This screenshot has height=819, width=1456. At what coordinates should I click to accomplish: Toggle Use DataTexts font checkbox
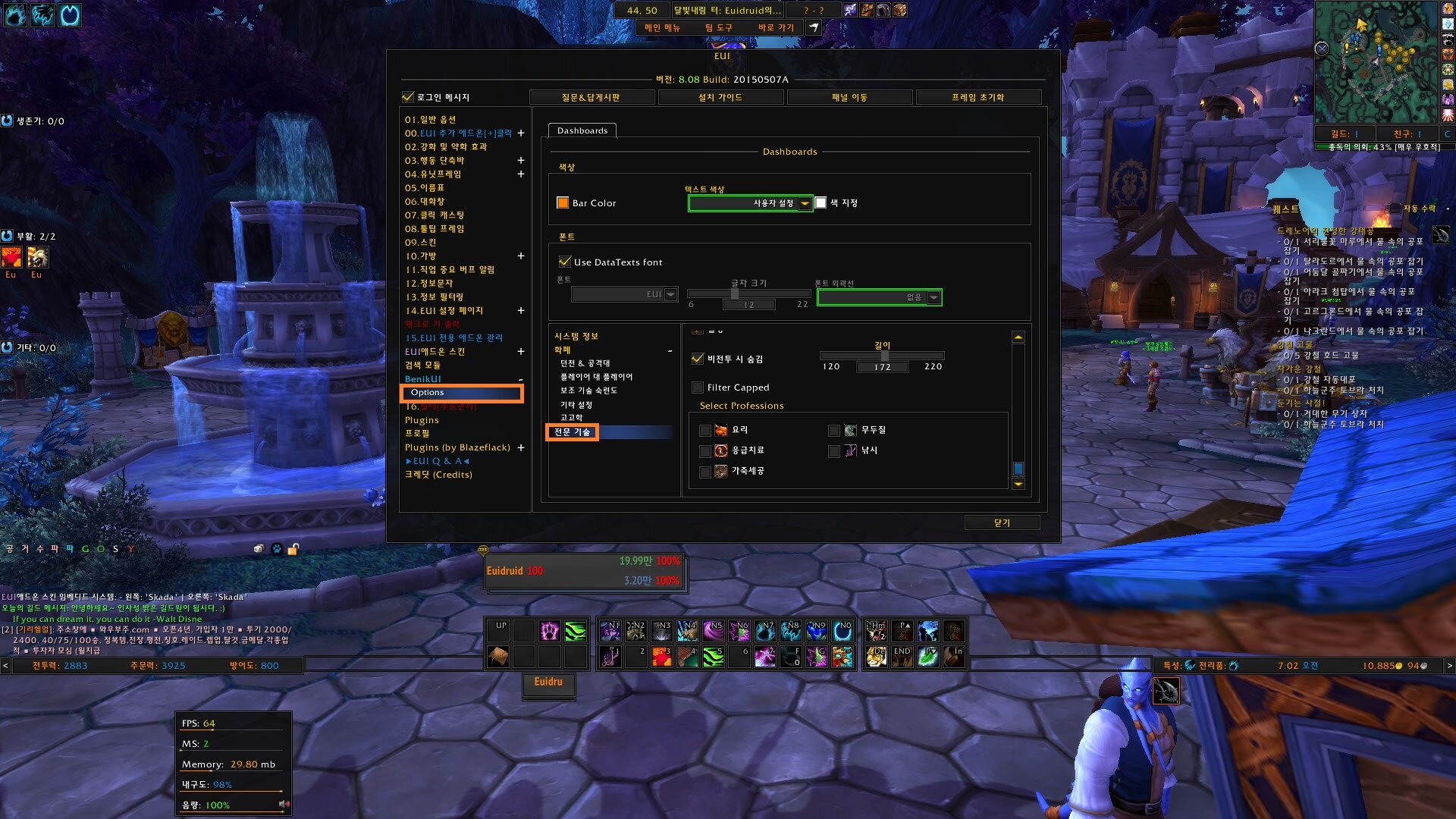point(565,262)
